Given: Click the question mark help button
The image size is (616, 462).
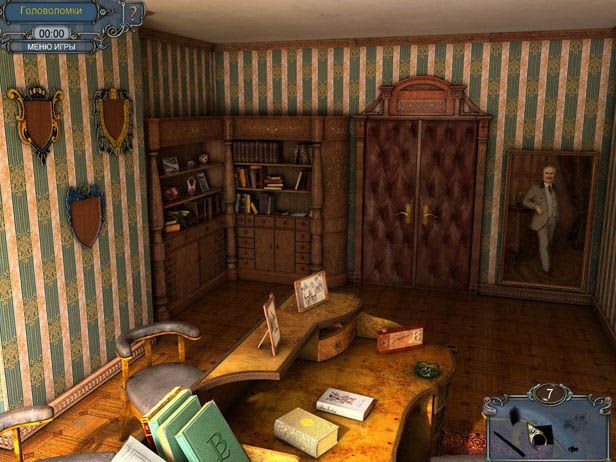Looking at the screenshot, I should [134, 14].
